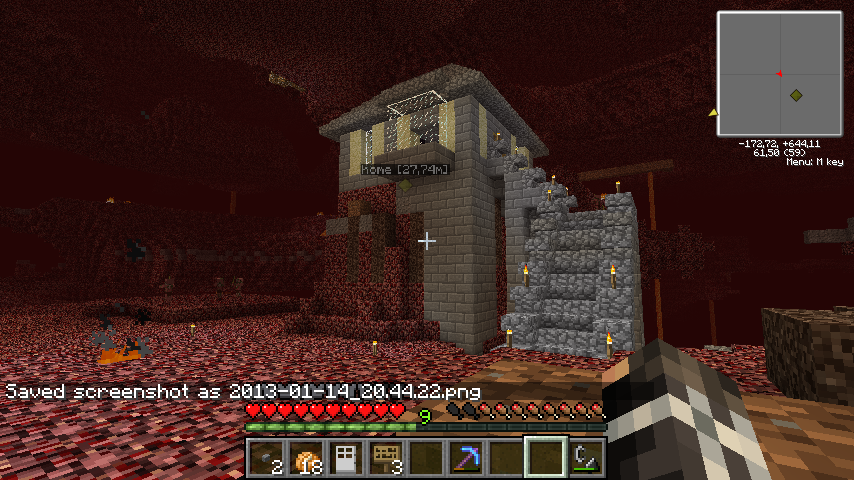Equip the diamond pickaxe from hotbar

[466, 458]
